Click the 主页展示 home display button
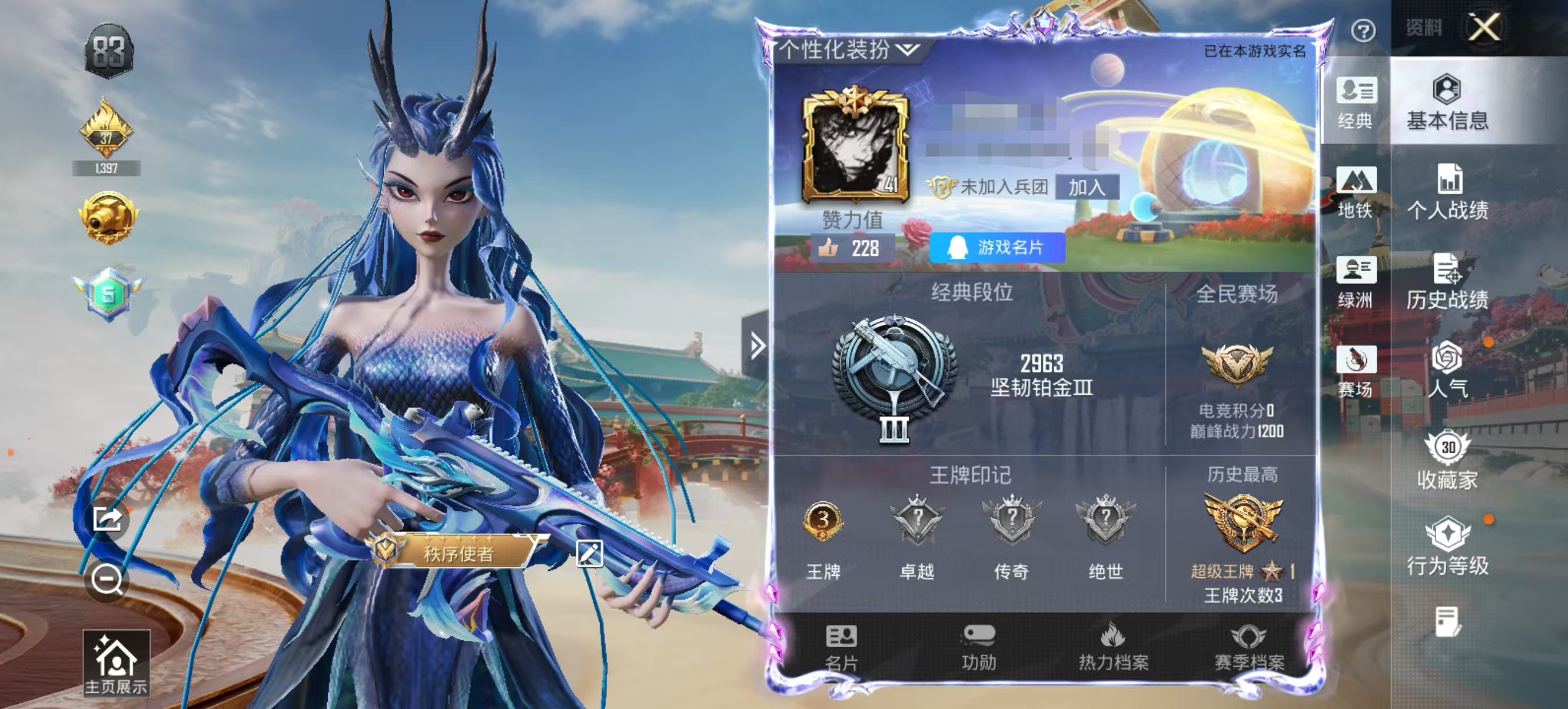Screen dimensions: 1568x709 coord(116,664)
